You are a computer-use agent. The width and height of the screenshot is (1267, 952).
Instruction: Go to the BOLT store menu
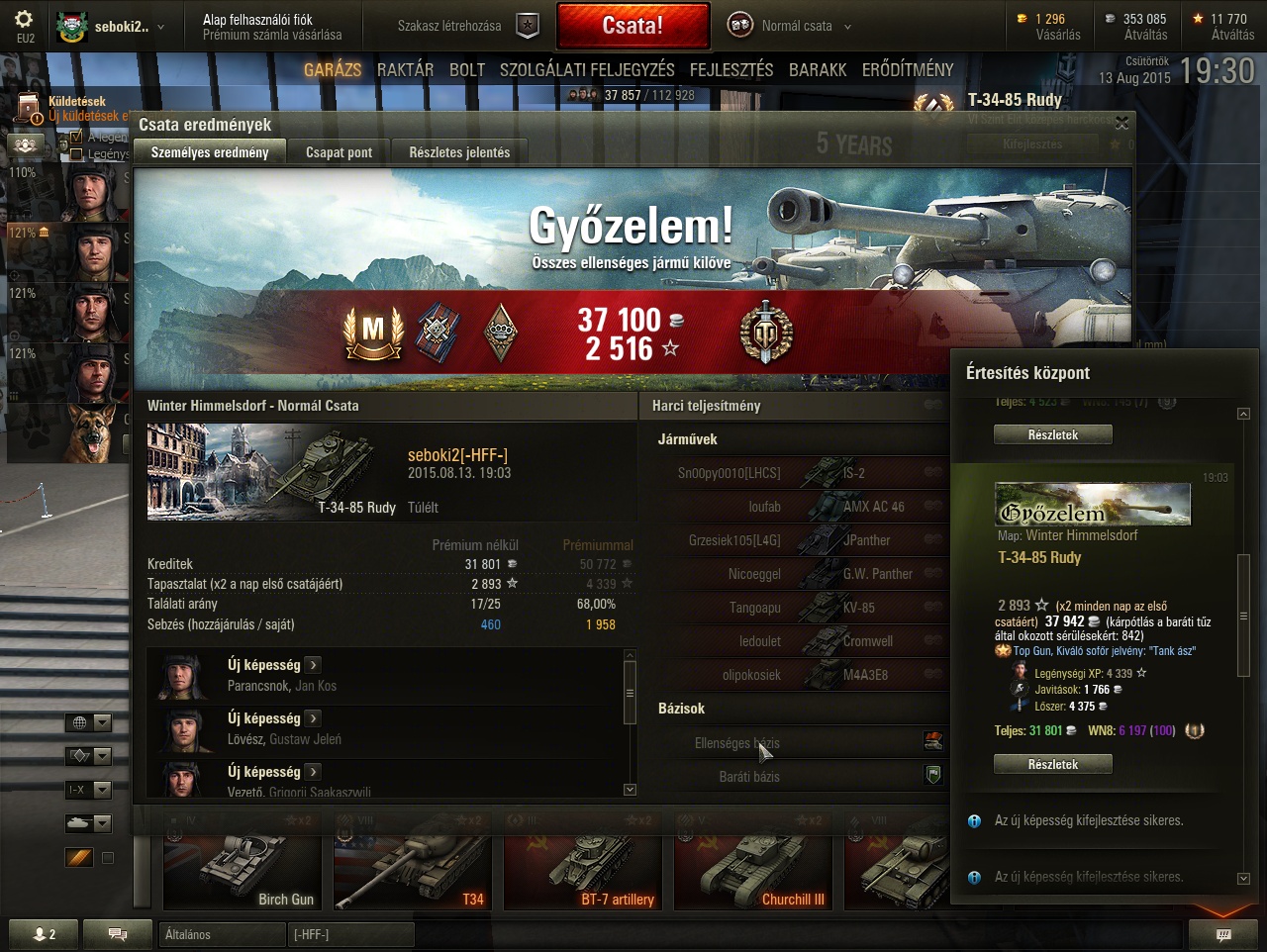point(467,69)
